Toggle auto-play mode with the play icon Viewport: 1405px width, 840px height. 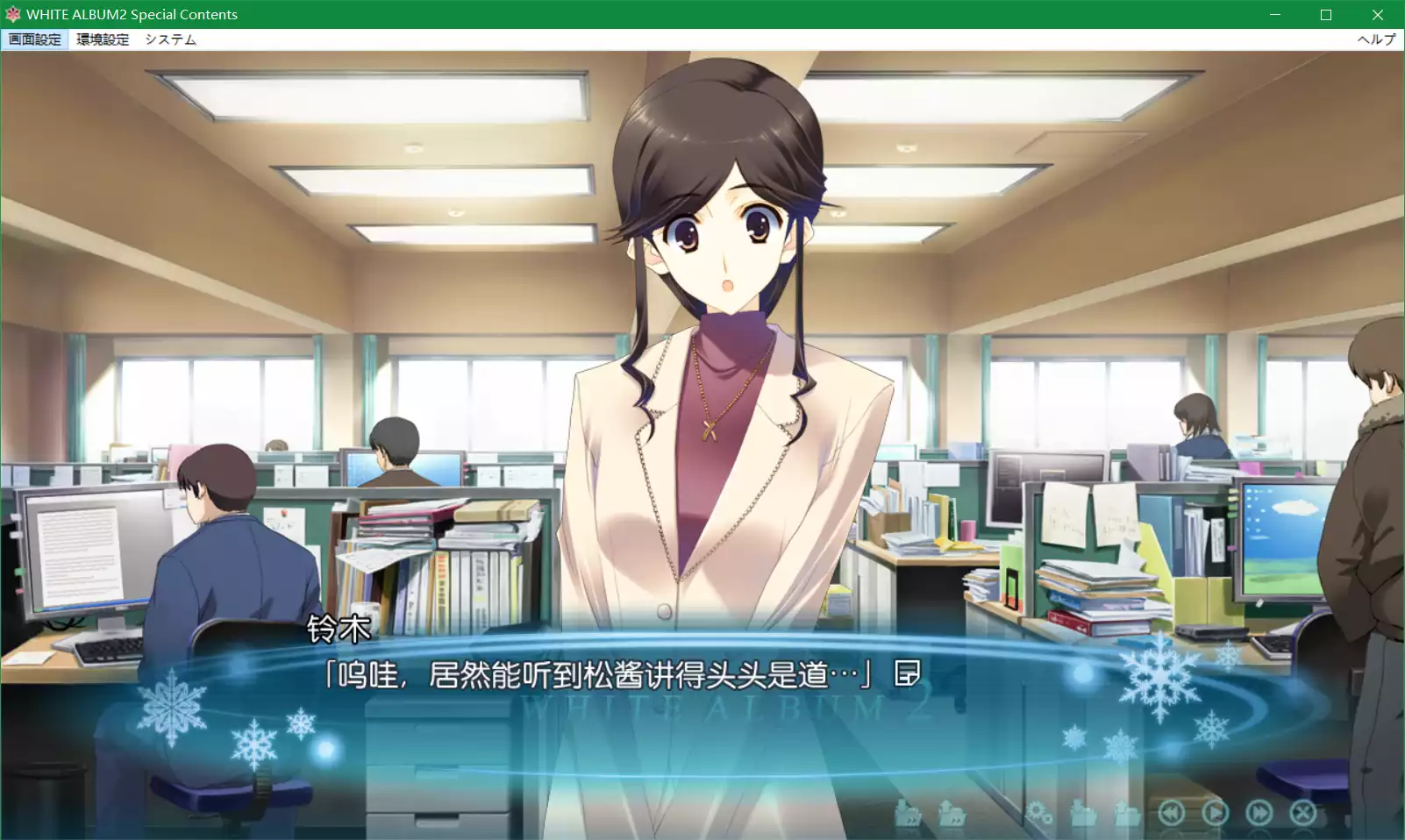[1217, 814]
